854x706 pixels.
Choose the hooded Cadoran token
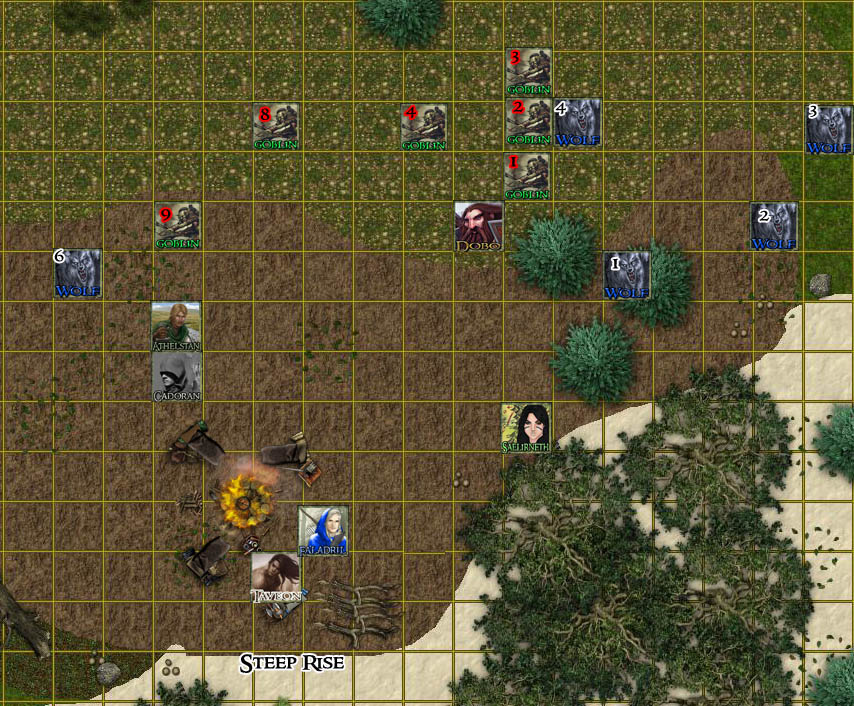(177, 376)
